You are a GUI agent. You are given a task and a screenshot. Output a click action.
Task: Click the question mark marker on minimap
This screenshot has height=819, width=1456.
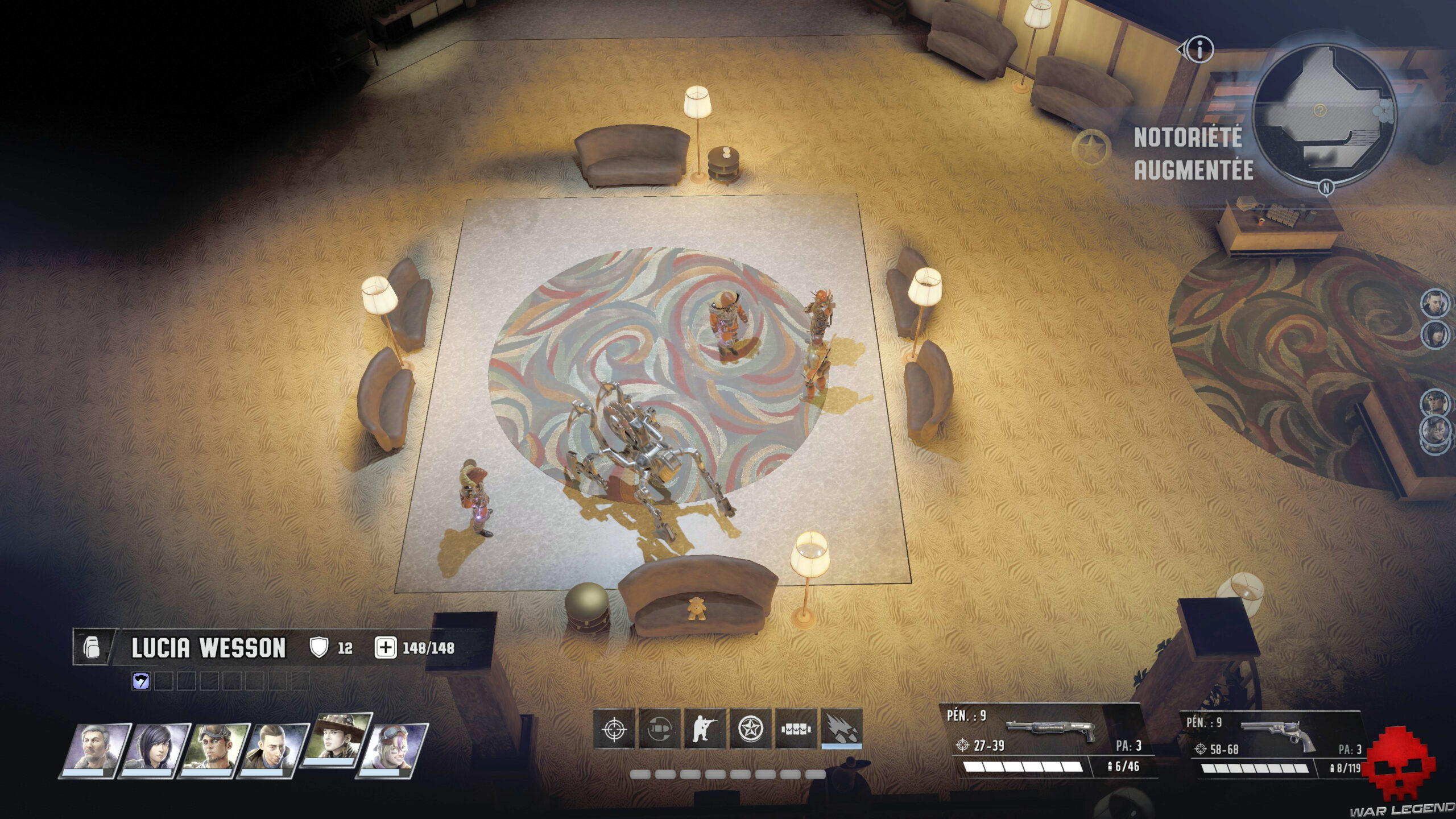tap(1319, 110)
